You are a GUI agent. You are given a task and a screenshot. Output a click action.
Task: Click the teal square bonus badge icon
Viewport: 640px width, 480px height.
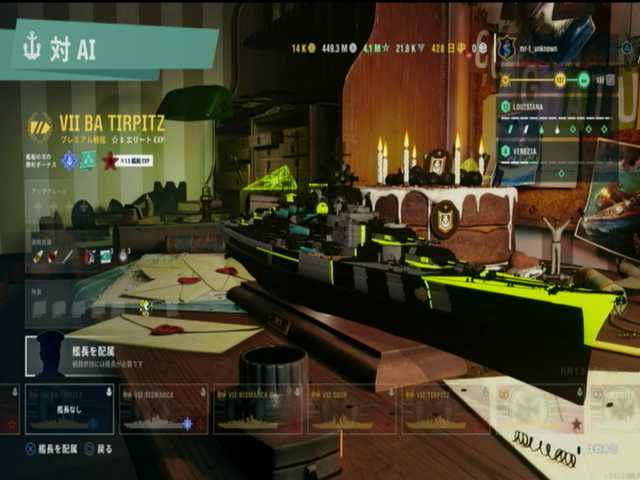88,159
